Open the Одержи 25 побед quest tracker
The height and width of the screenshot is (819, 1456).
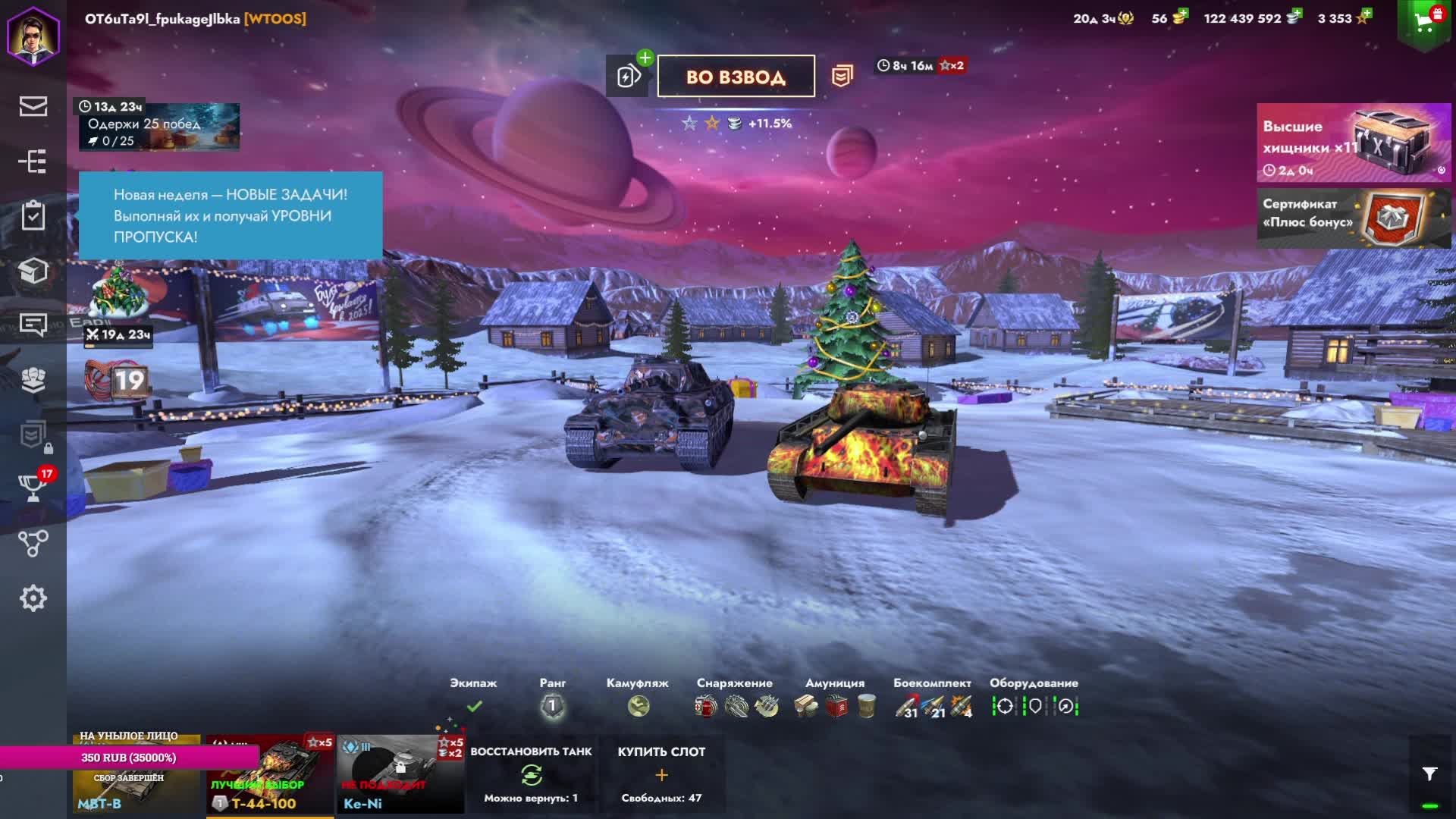pyautogui.click(x=159, y=127)
